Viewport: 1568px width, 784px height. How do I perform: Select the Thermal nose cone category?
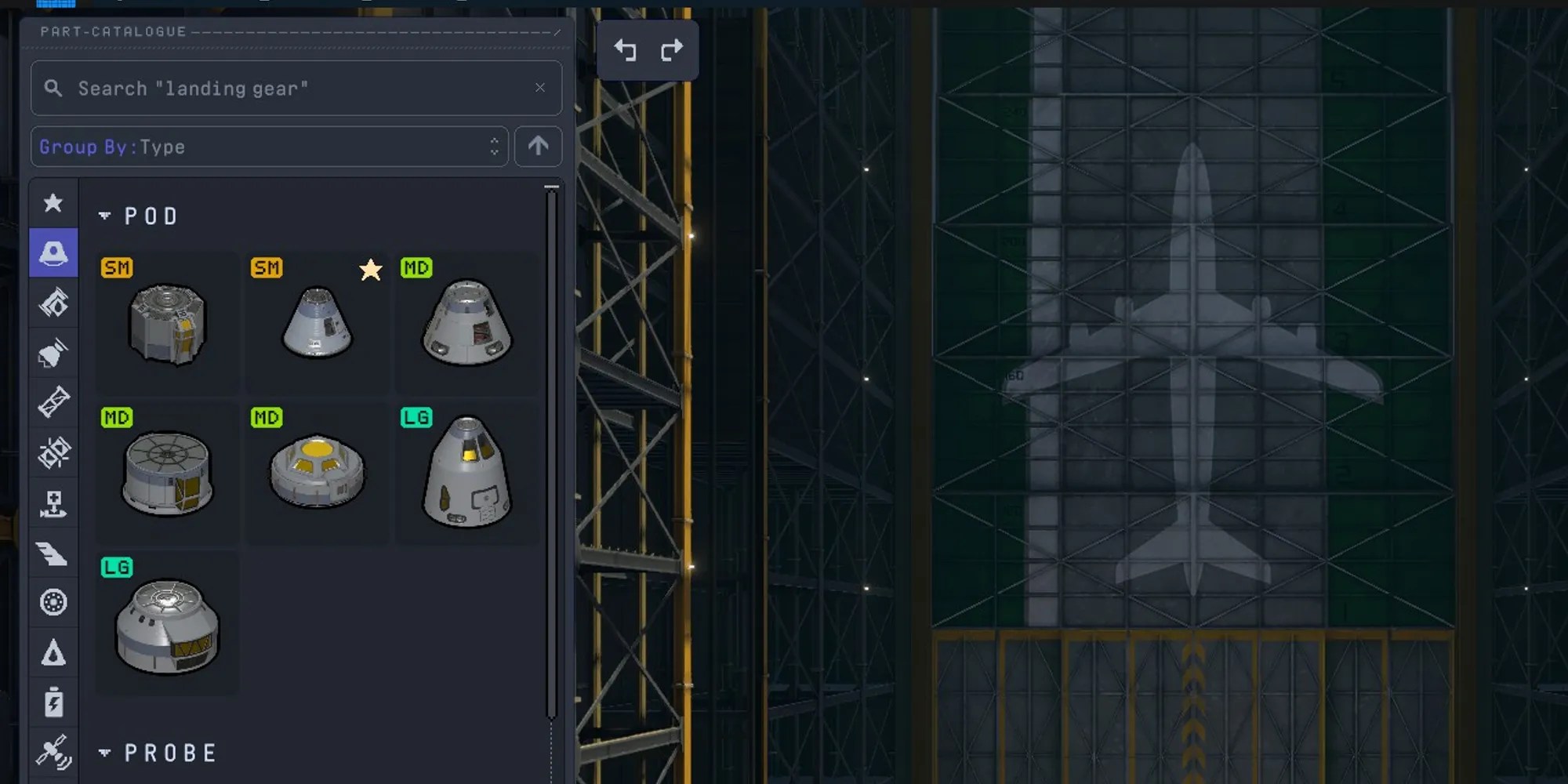click(x=53, y=653)
